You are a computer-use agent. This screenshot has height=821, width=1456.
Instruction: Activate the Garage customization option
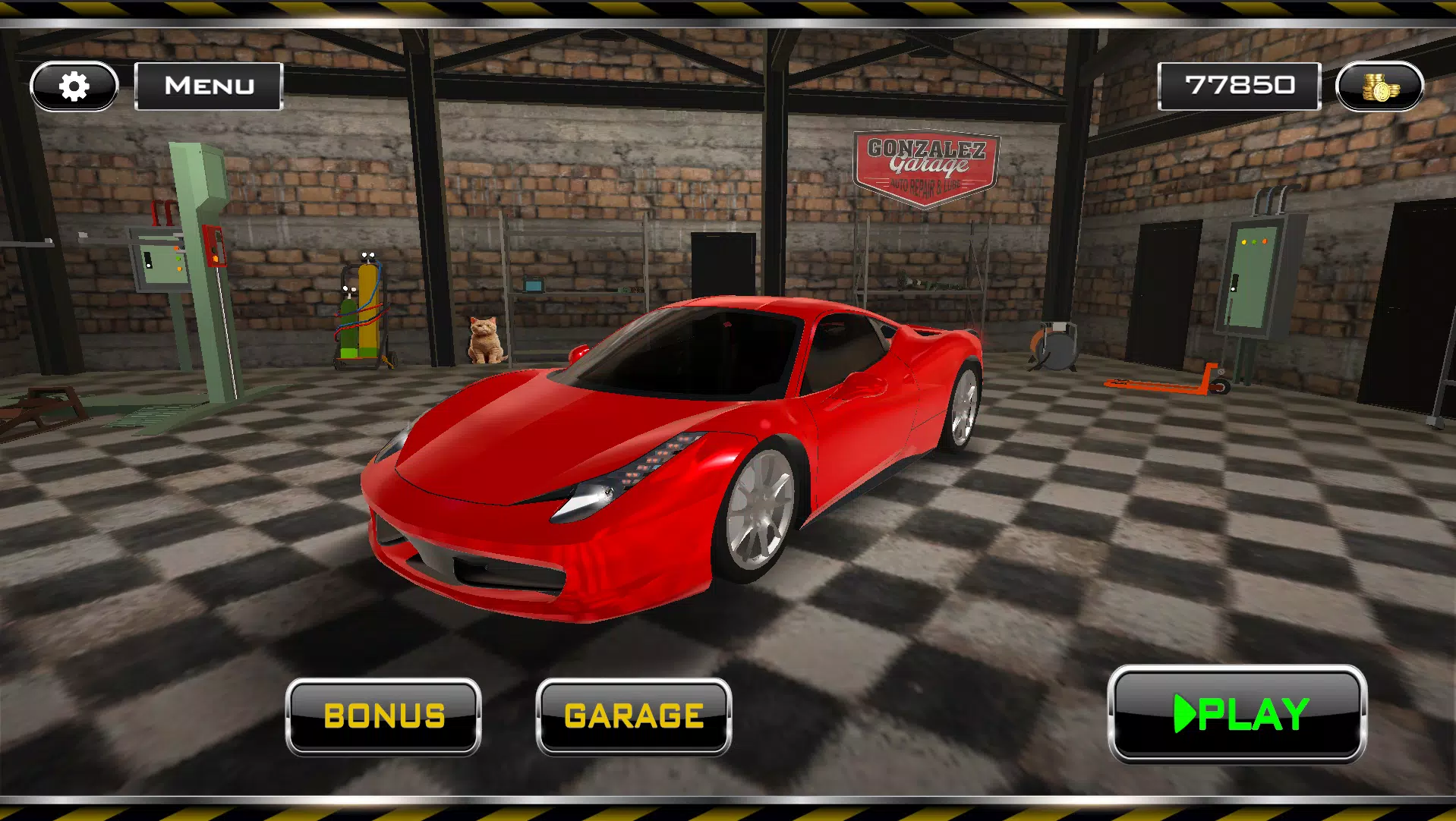[632, 716]
